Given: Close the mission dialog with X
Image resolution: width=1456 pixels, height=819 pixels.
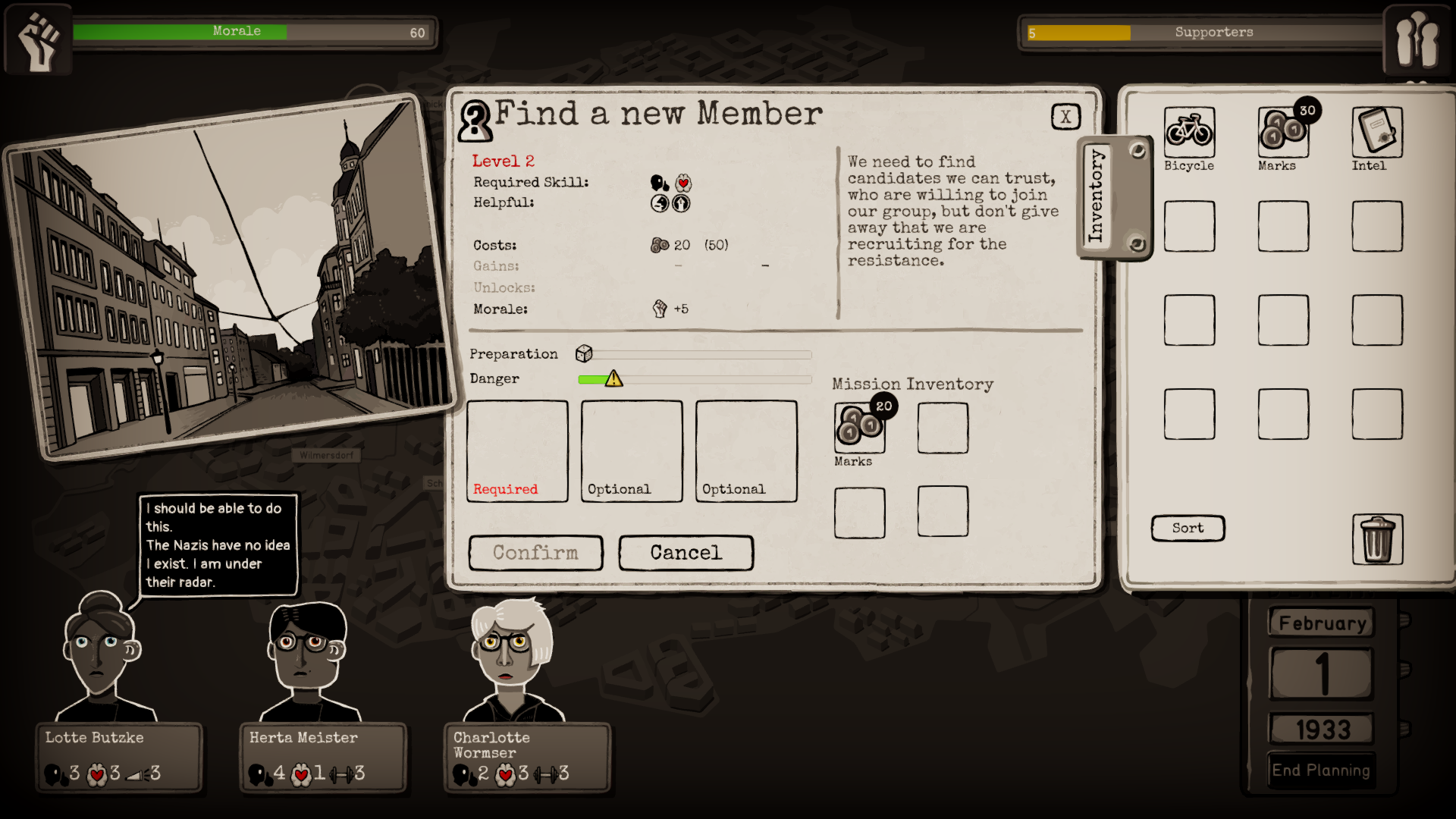Looking at the screenshot, I should click(x=1065, y=117).
